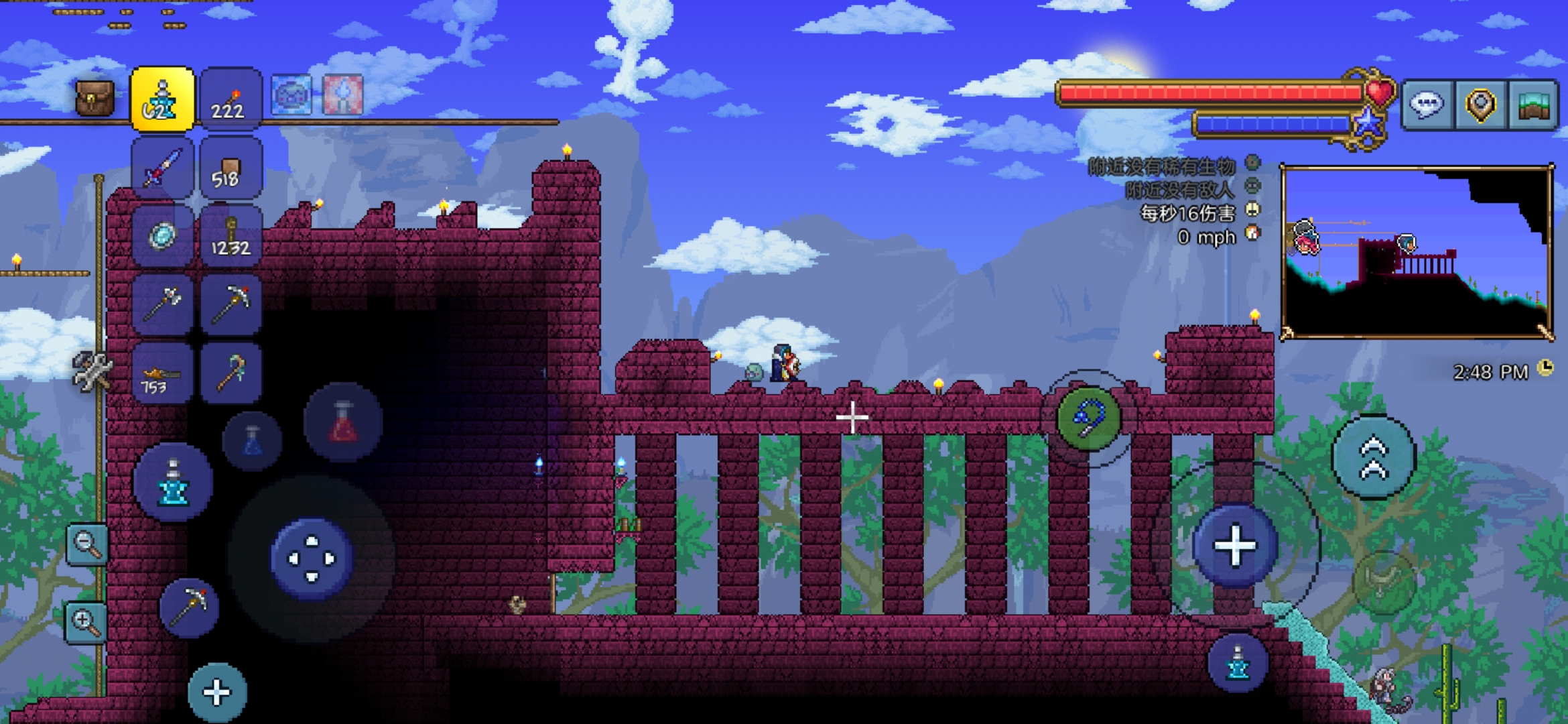Choose the gun slot showing 753
This screenshot has height=724, width=1568.
pyautogui.click(x=162, y=373)
